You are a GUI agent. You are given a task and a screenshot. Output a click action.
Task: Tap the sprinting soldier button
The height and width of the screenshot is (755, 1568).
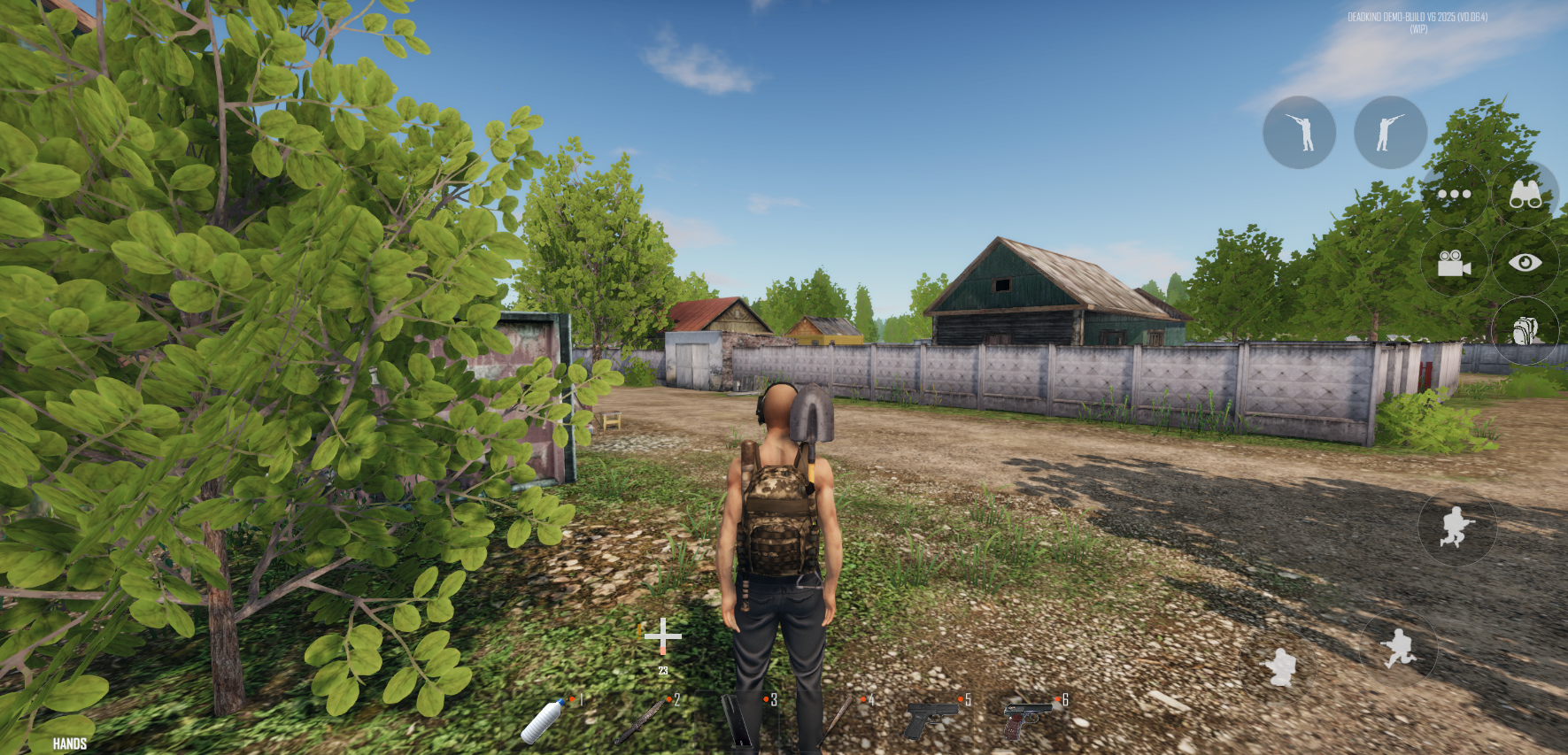[x=1399, y=649]
